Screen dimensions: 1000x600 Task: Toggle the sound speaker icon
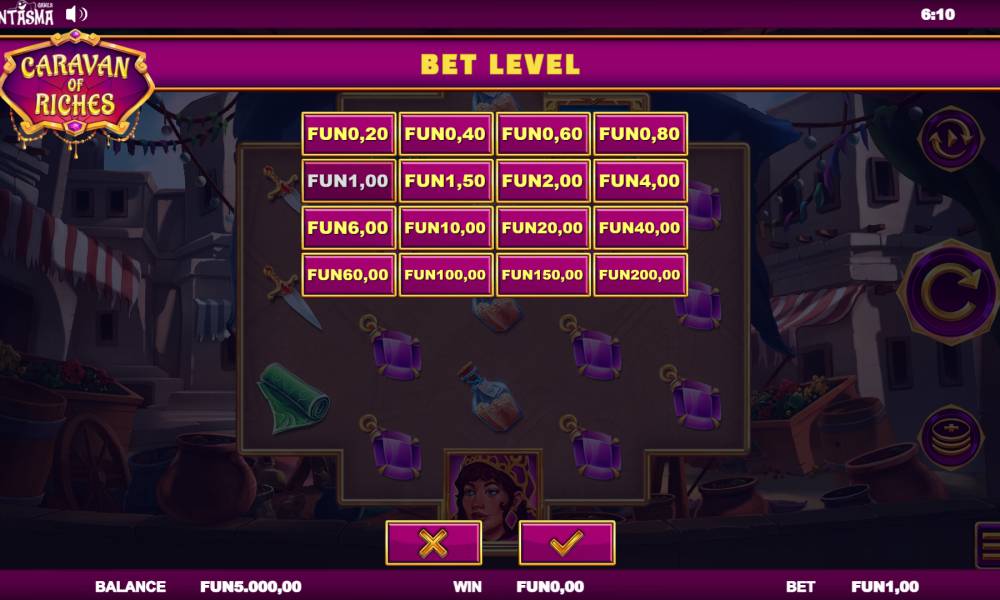(77, 14)
